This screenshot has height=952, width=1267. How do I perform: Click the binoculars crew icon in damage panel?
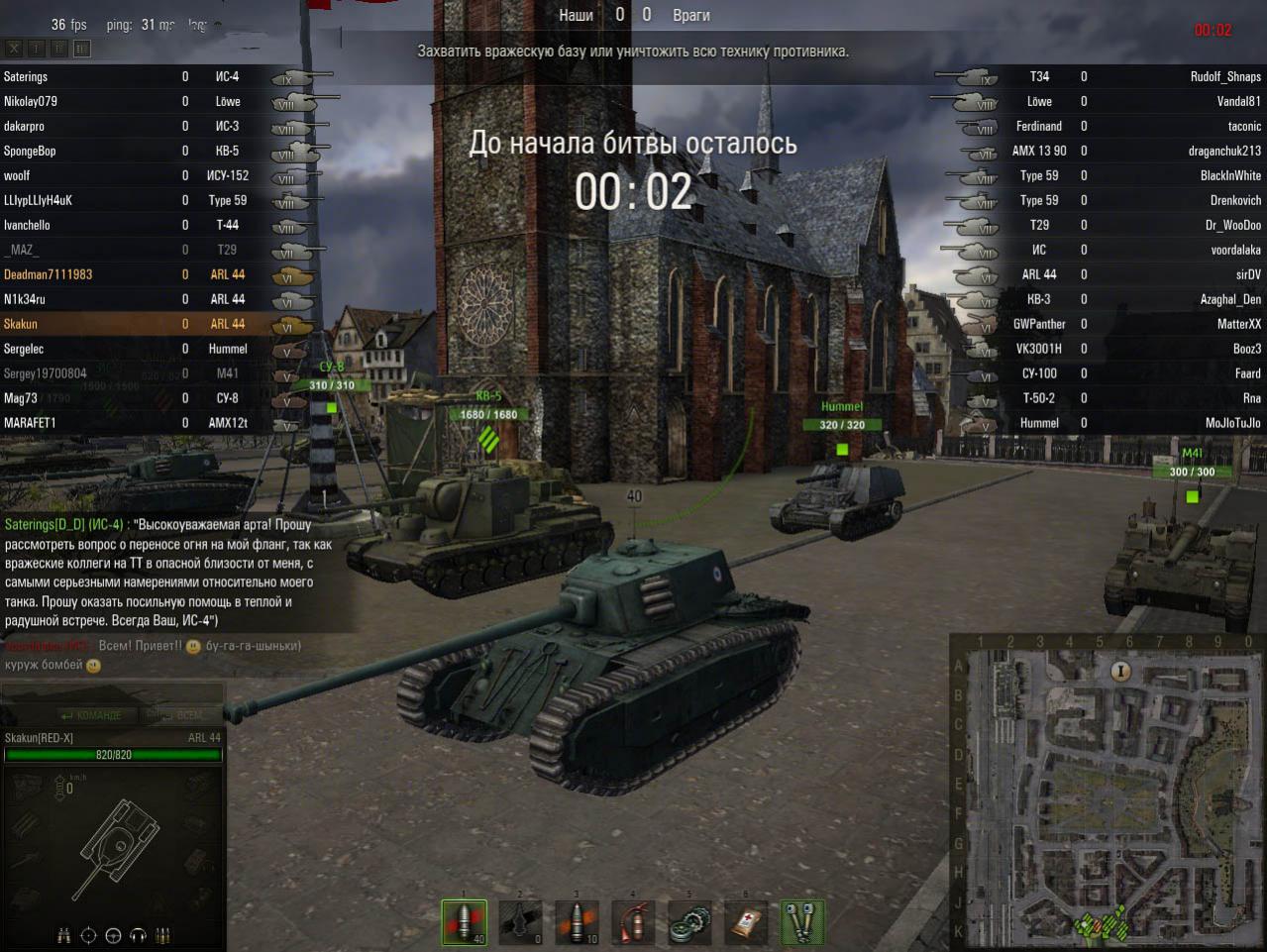click(x=64, y=935)
